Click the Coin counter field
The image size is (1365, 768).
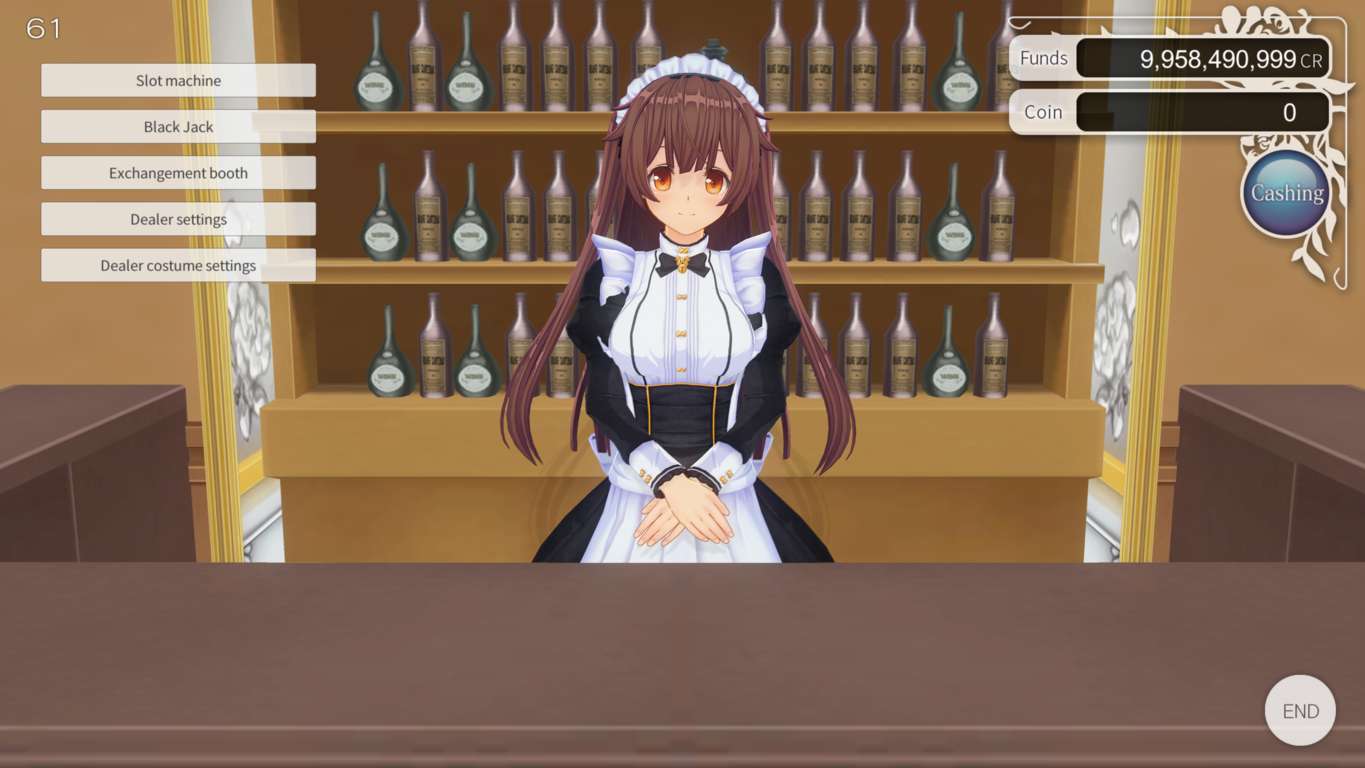tap(1200, 112)
